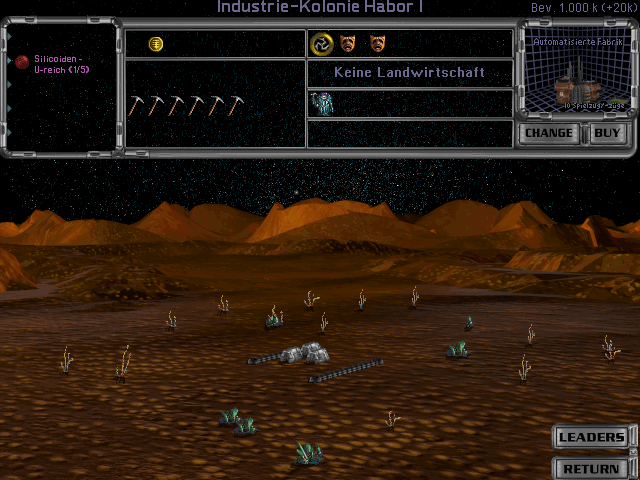Select the first pickaxe industry worker
This screenshot has height=480, width=640.
137,105
